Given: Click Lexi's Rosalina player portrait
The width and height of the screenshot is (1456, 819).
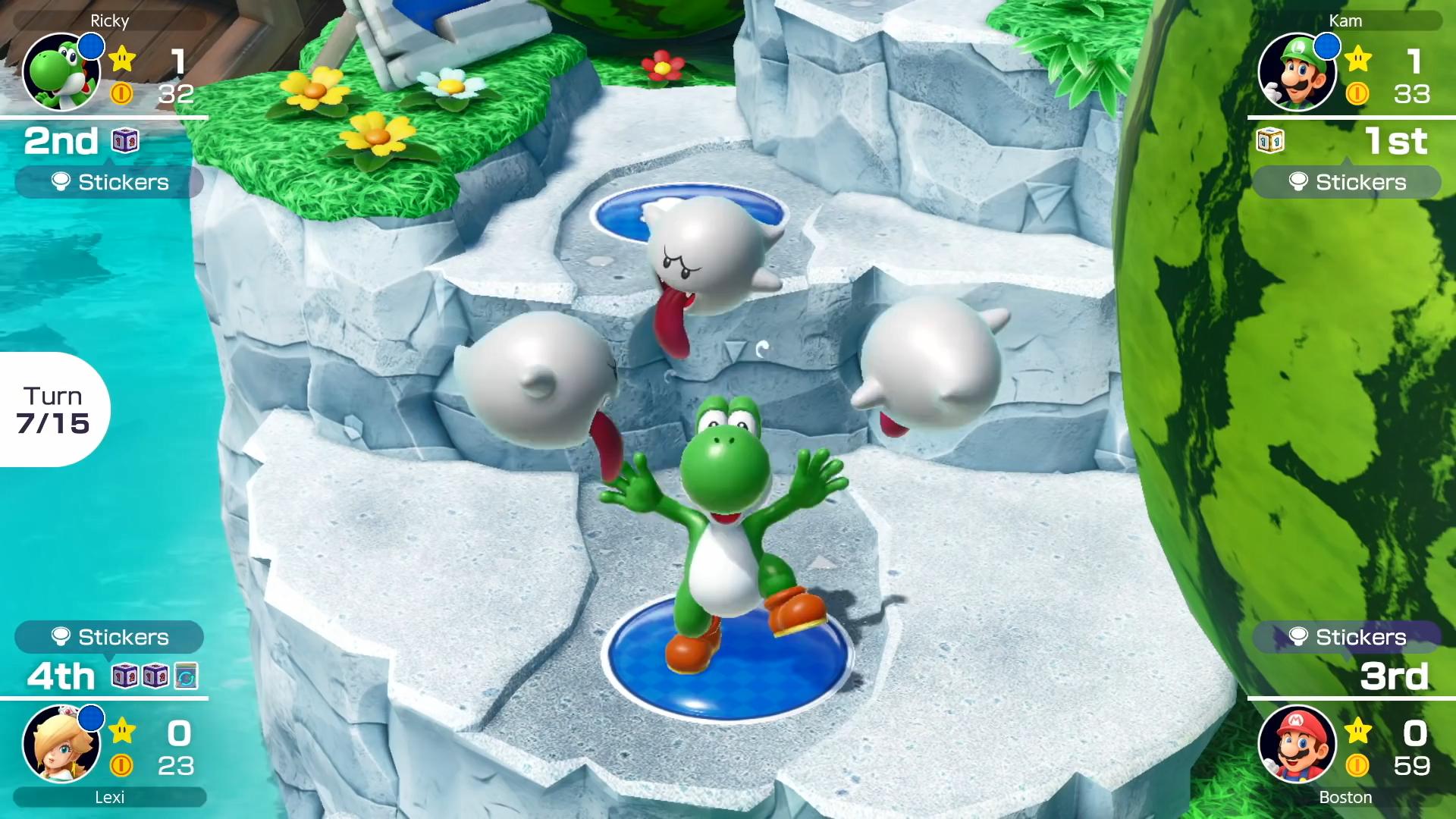Looking at the screenshot, I should click(x=61, y=745).
